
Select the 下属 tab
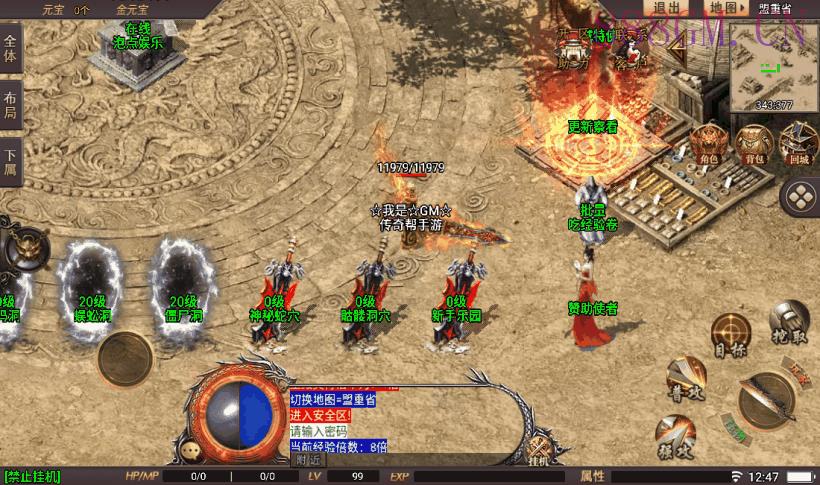[11, 162]
